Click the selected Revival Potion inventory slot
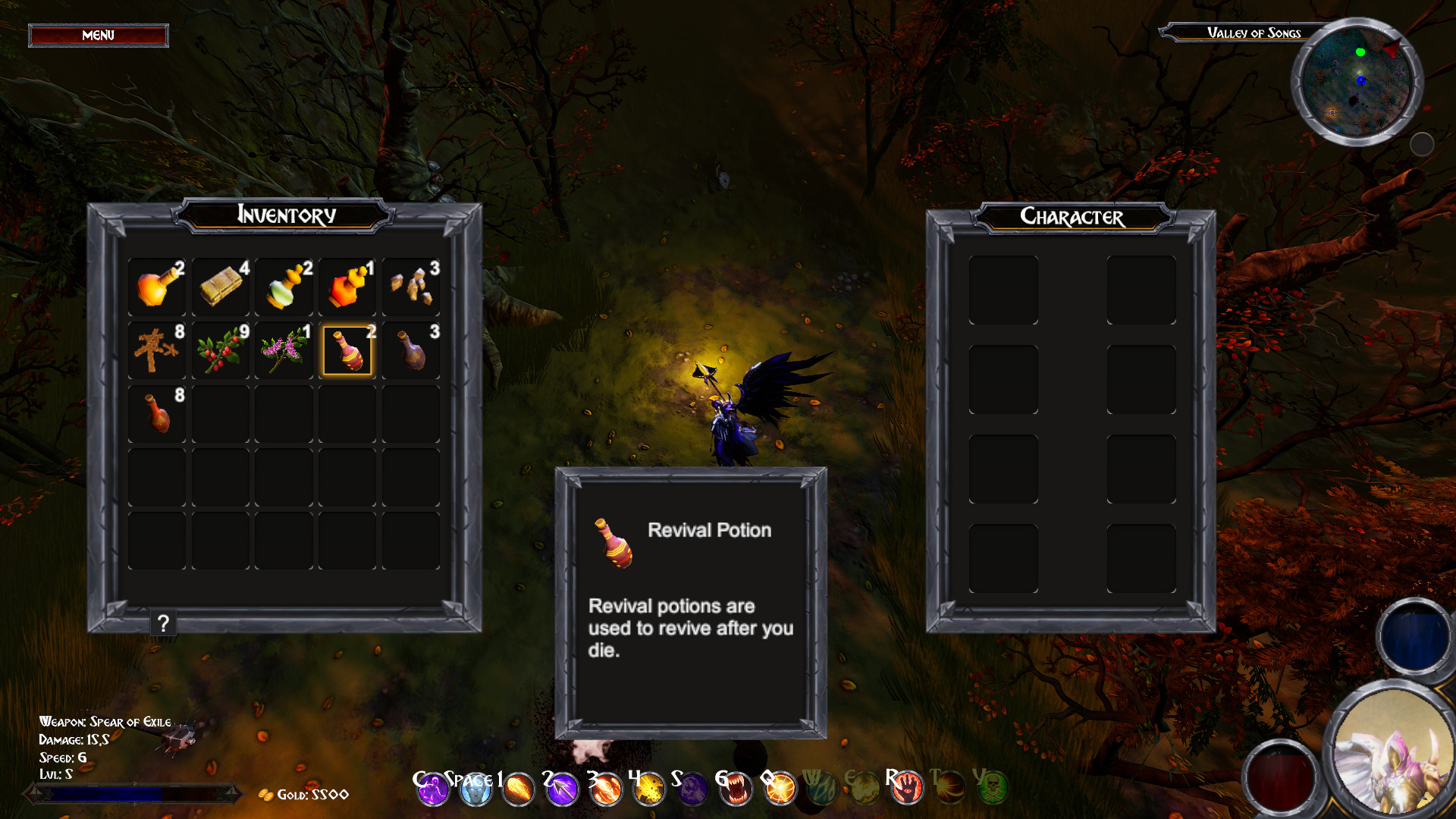 tap(347, 351)
